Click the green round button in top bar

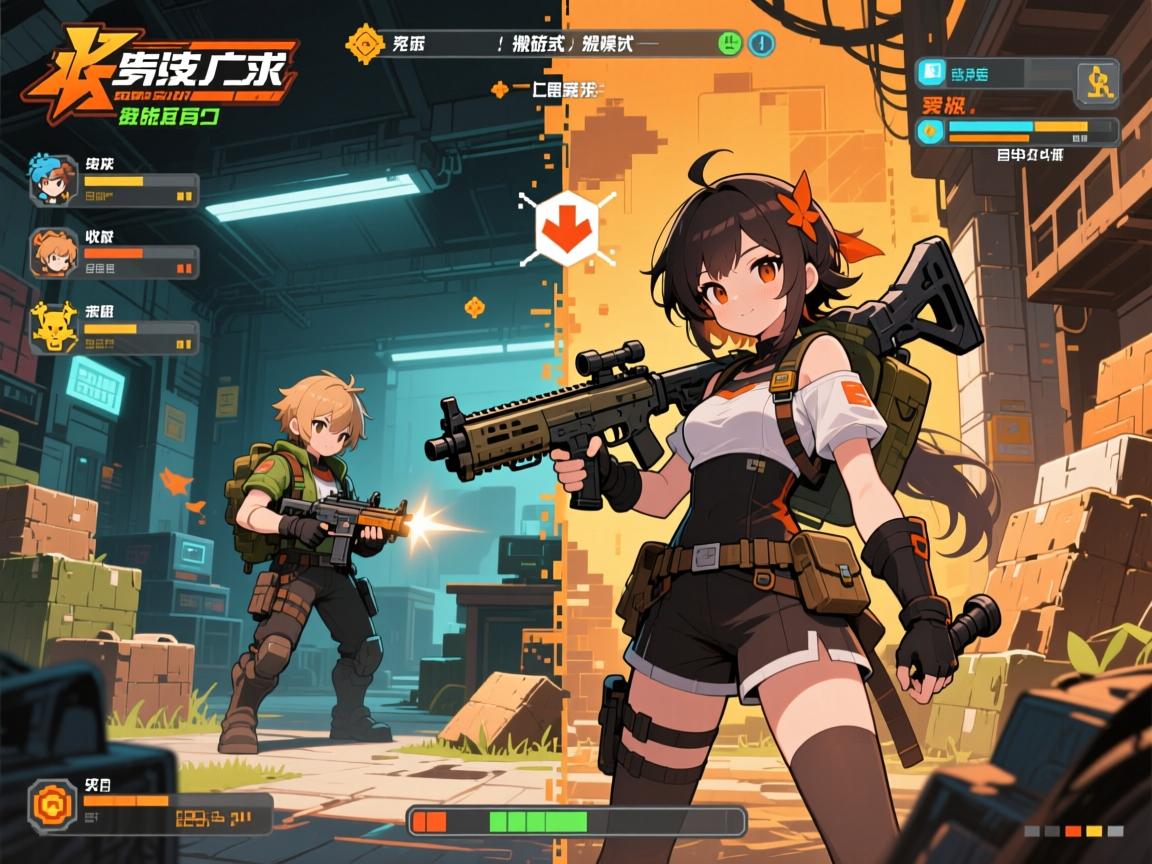click(729, 43)
